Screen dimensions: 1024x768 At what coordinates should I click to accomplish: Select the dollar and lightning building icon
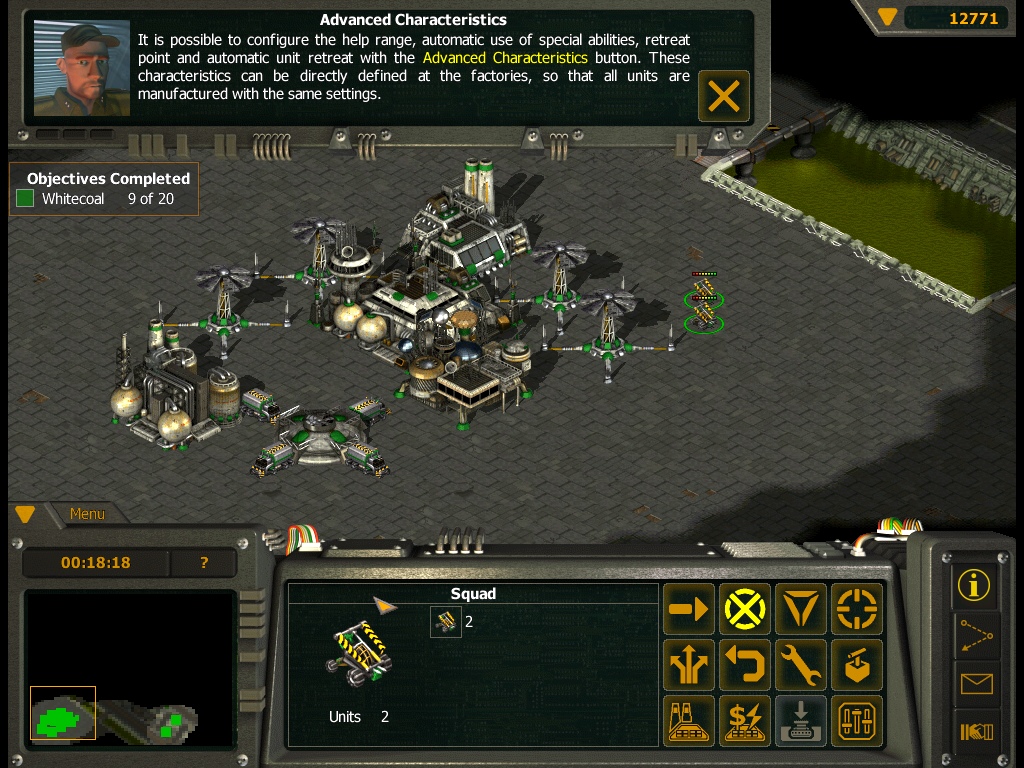coord(745,721)
